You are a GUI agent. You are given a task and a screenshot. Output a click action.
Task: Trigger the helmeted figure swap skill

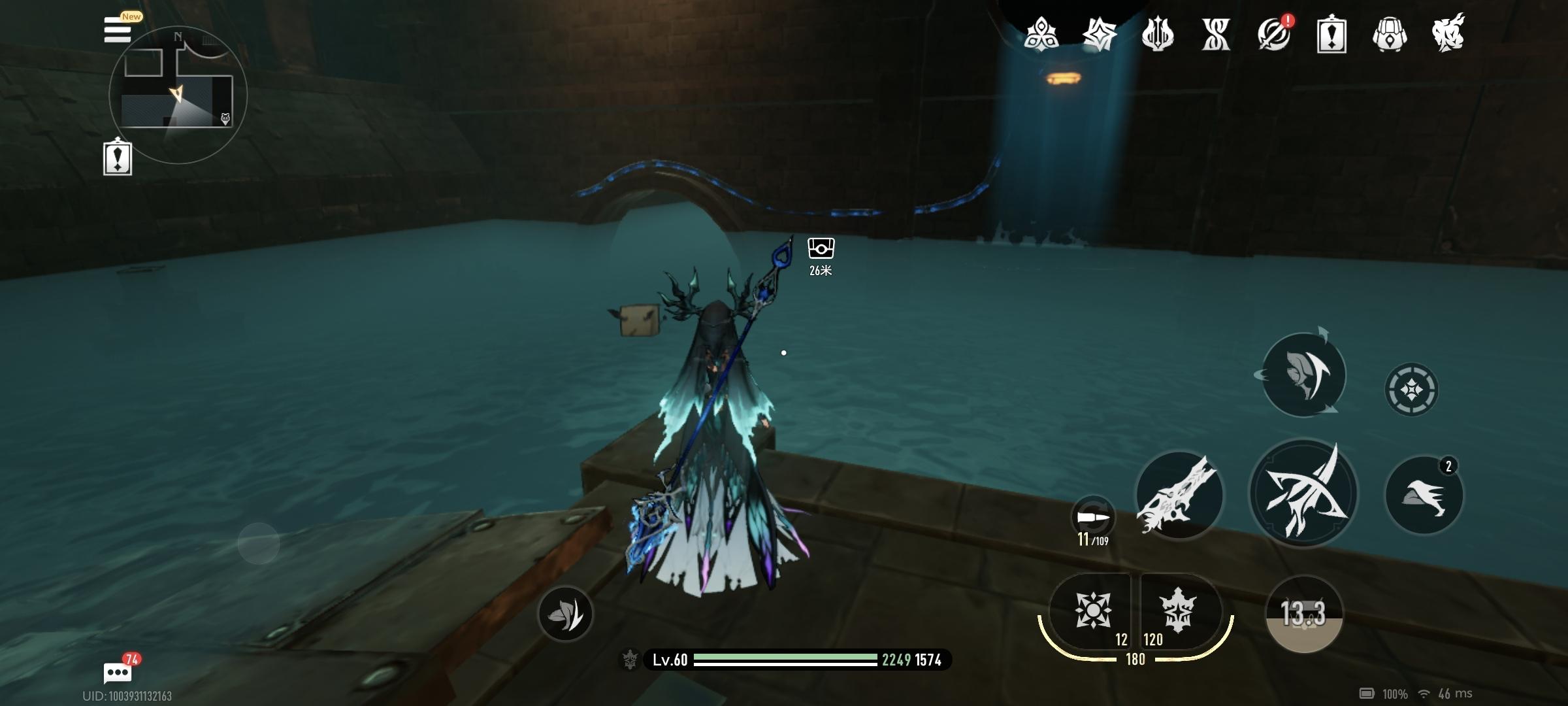pos(1303,375)
